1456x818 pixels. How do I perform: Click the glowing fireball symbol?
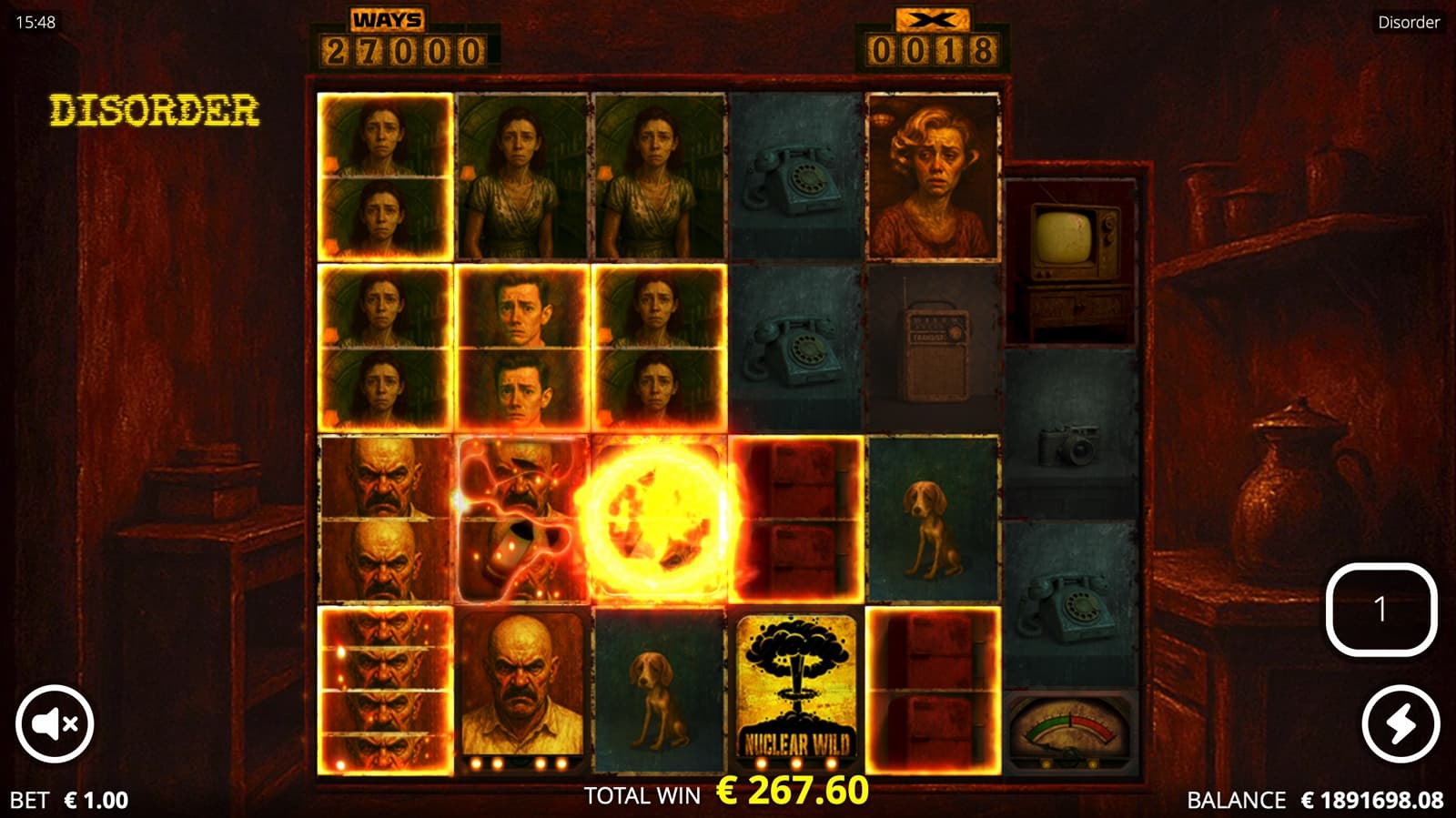coord(660,519)
